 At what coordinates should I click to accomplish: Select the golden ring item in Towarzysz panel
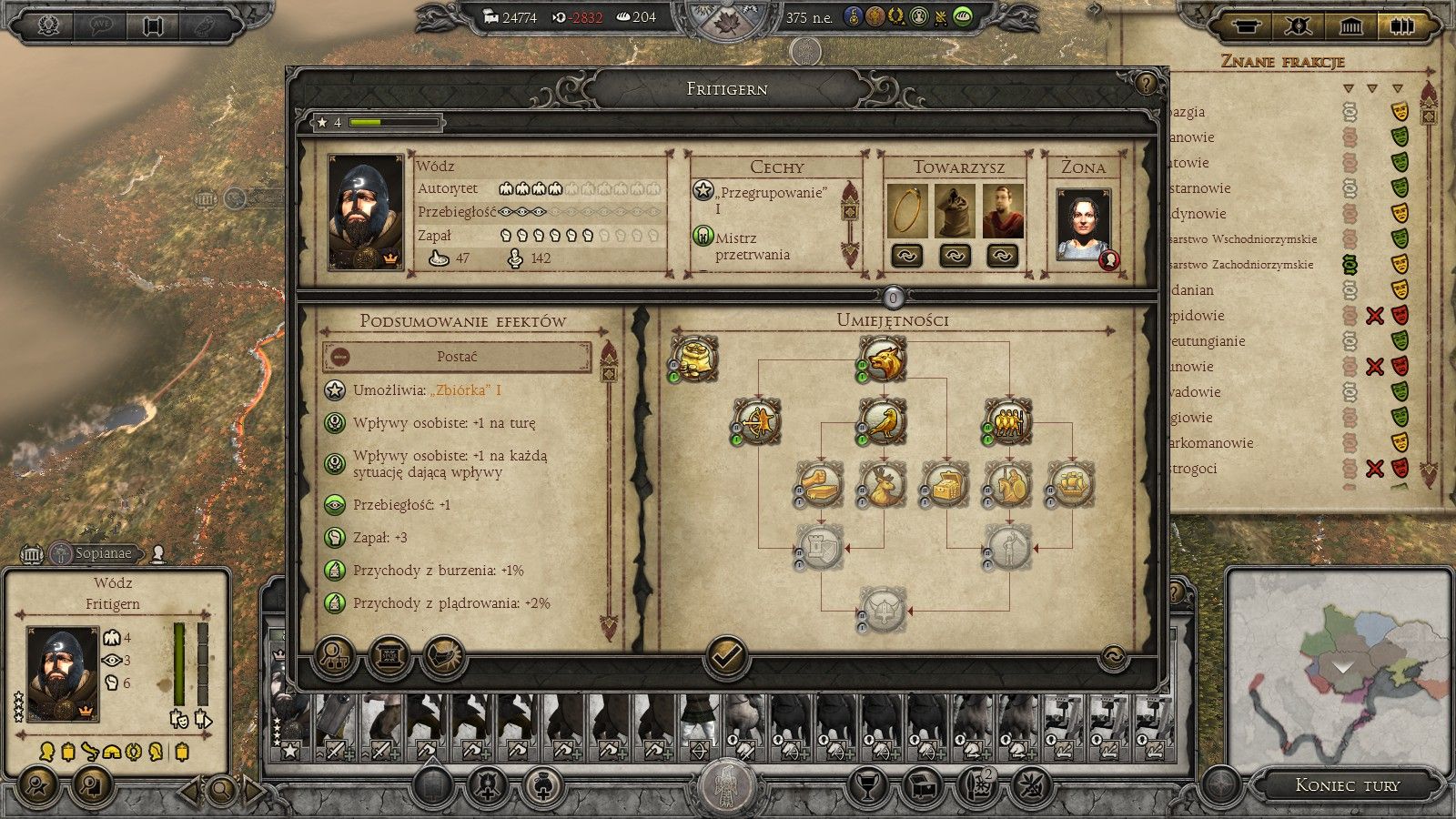click(x=905, y=211)
